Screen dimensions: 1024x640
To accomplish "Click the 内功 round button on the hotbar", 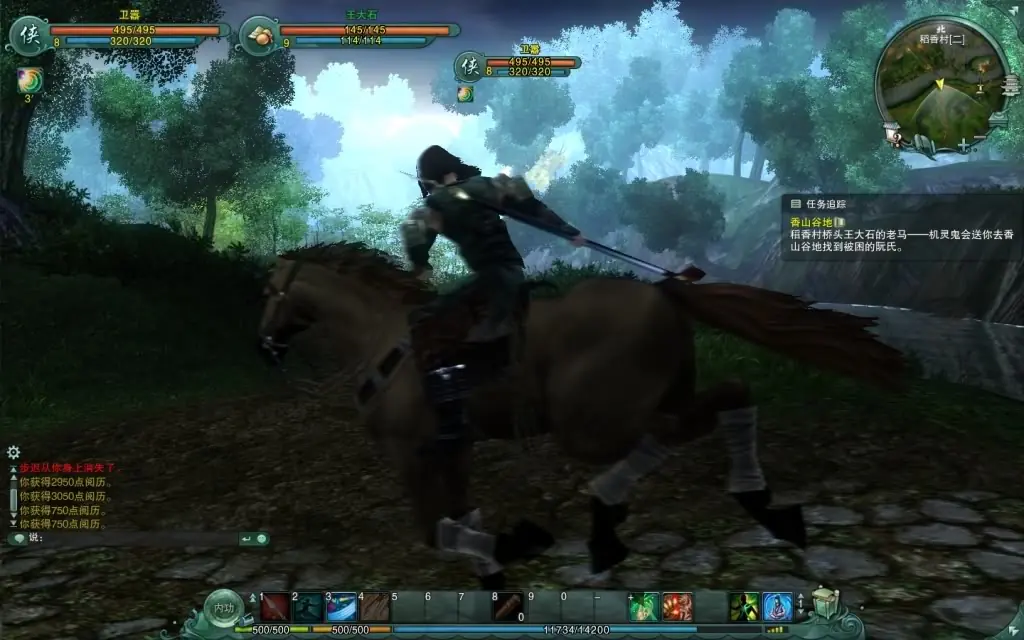I will (222, 607).
